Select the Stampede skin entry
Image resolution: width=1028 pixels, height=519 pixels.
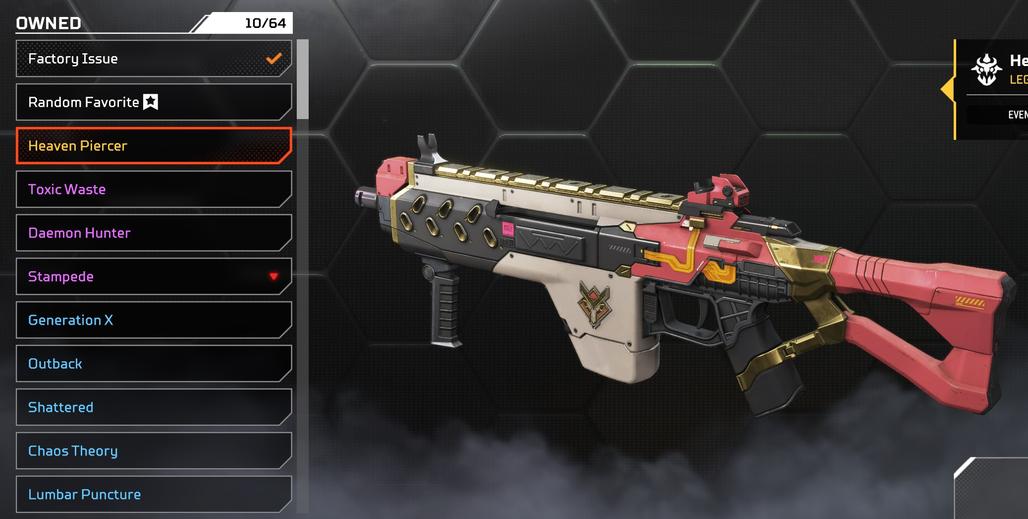(x=154, y=277)
